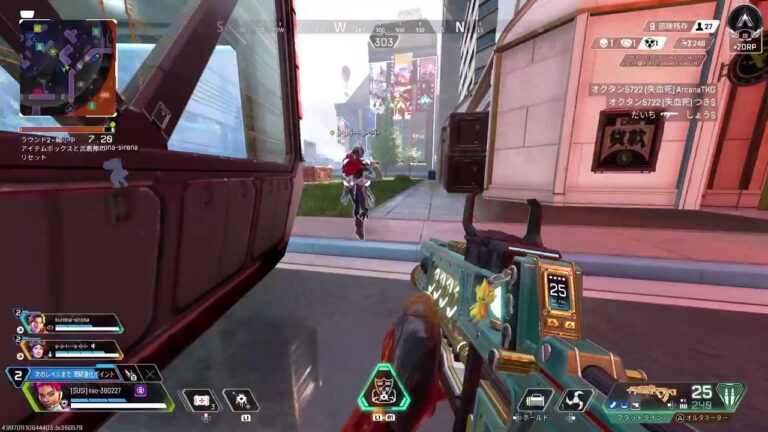The image size is (768, 432).
Task: Click the compass bearing at top
Action: point(383,42)
